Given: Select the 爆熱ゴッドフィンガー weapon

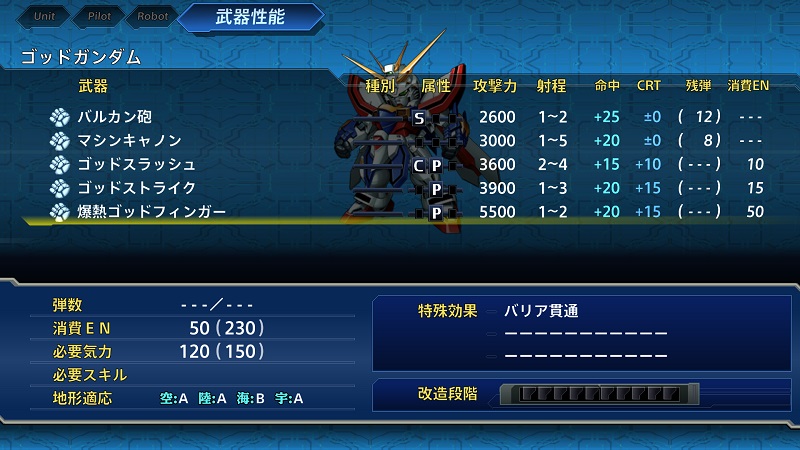Looking at the screenshot, I should [x=151, y=212].
